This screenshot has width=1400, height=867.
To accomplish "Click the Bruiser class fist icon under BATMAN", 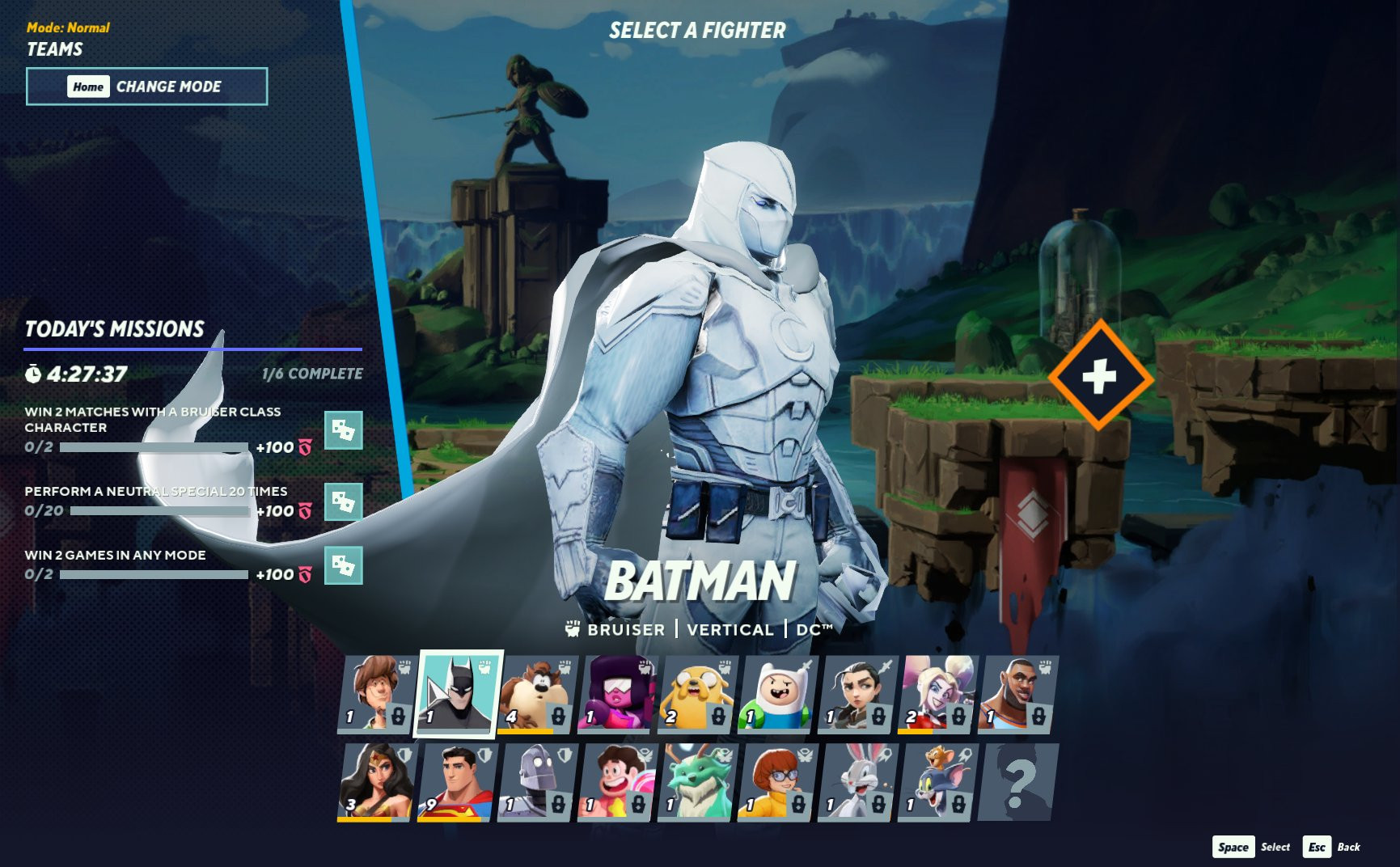I will (574, 627).
